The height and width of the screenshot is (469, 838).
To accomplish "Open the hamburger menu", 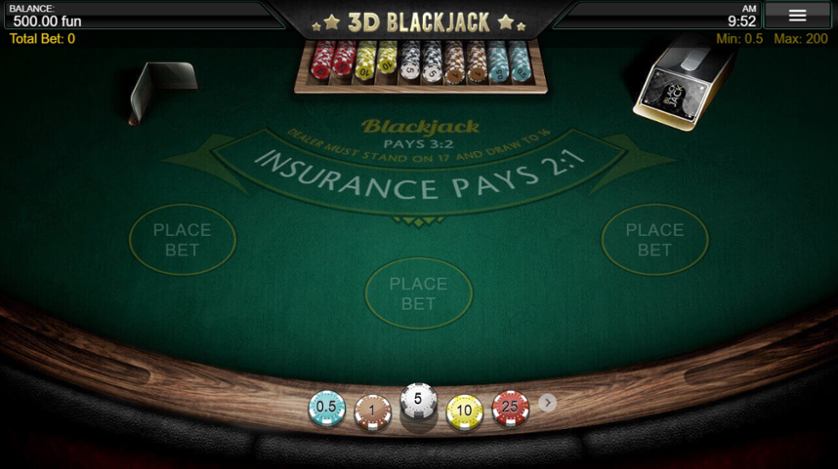I will point(797,15).
